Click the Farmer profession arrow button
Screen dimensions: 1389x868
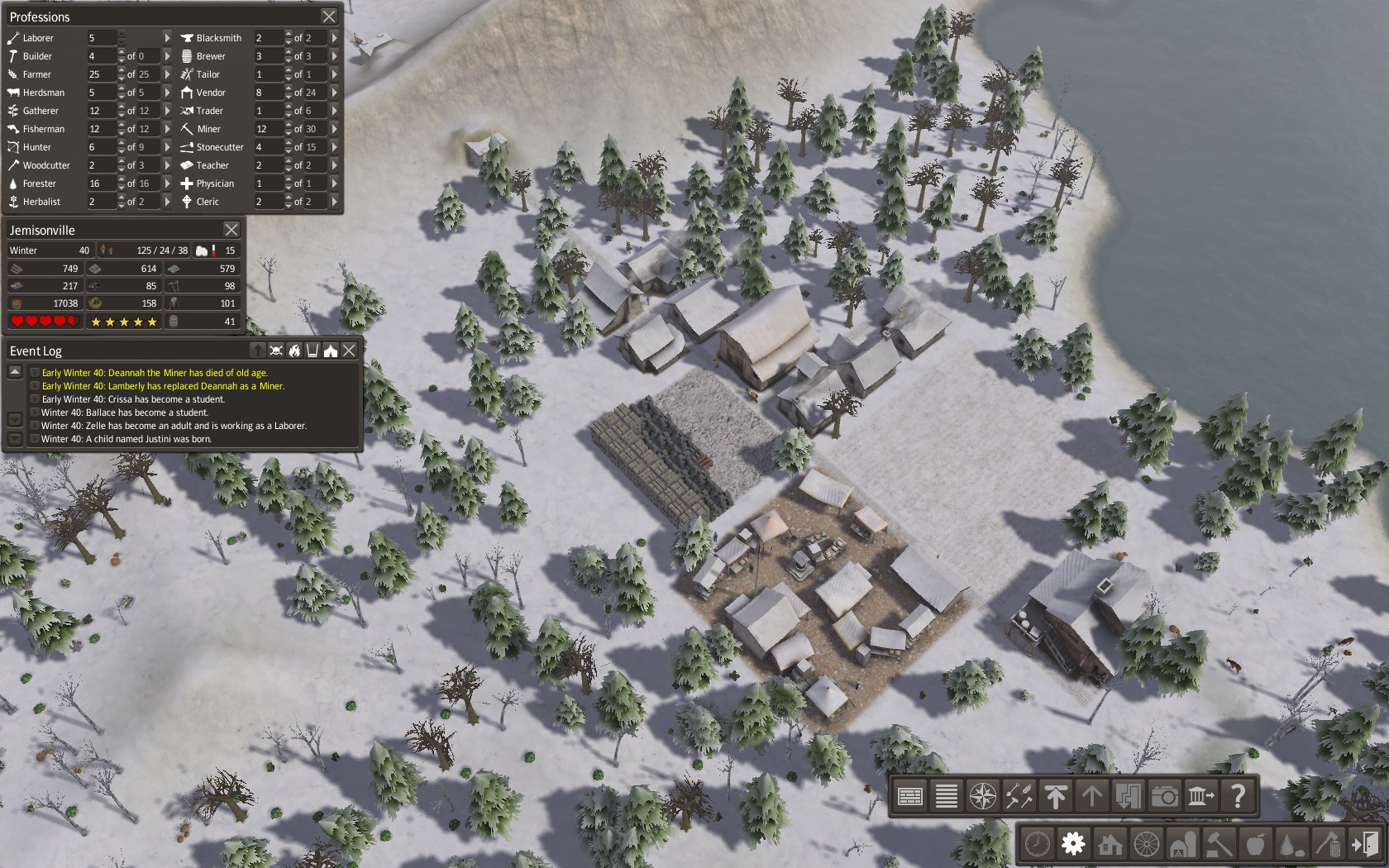[x=167, y=74]
